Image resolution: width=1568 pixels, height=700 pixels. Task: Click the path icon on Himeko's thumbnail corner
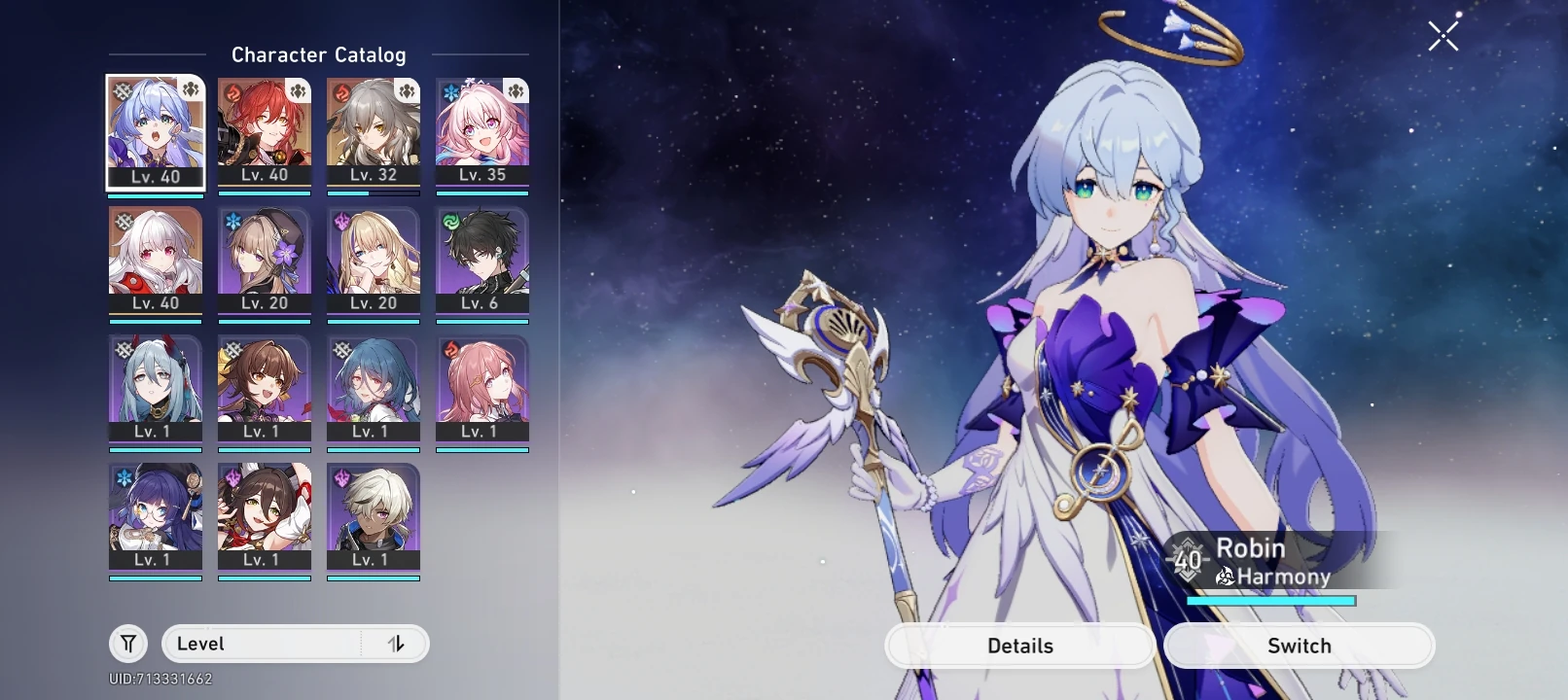[x=300, y=89]
